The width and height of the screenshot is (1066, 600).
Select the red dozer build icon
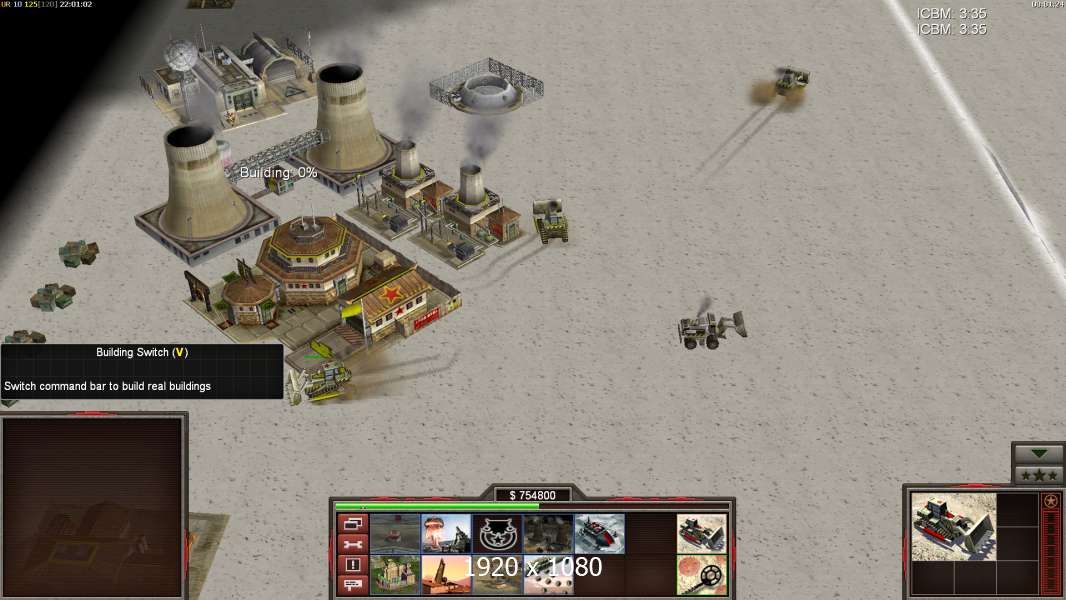click(x=599, y=533)
